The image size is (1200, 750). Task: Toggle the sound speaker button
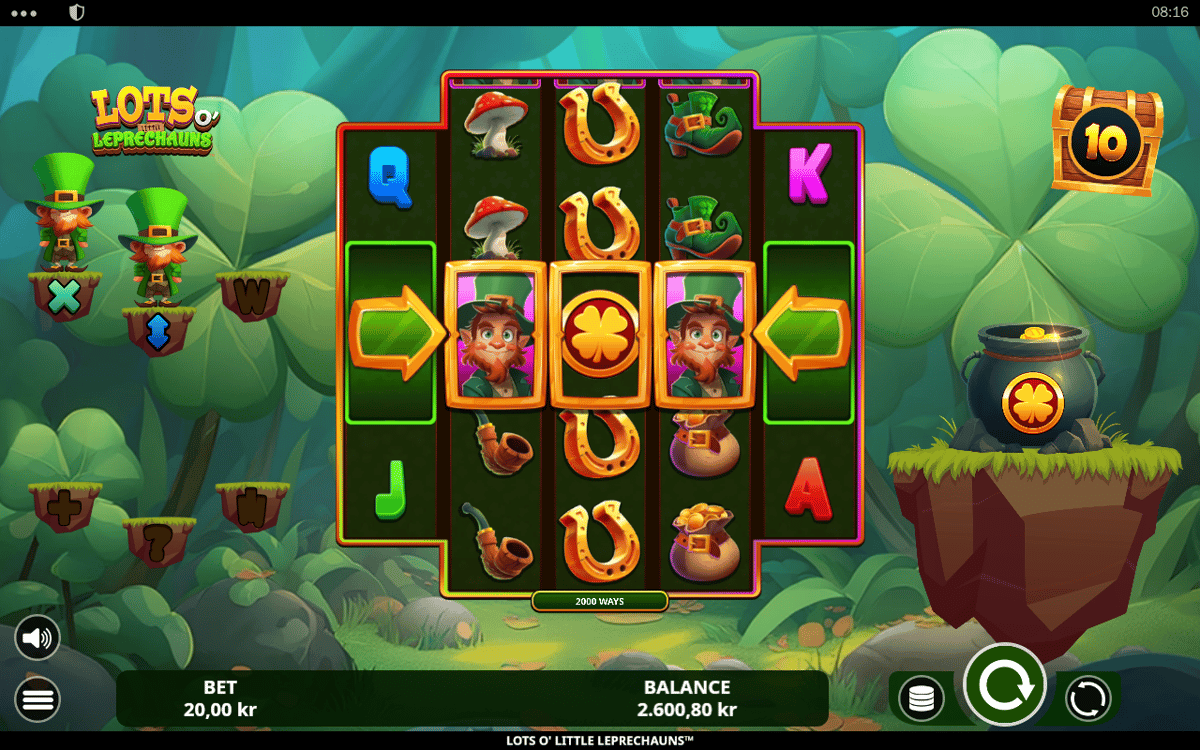click(x=37, y=638)
